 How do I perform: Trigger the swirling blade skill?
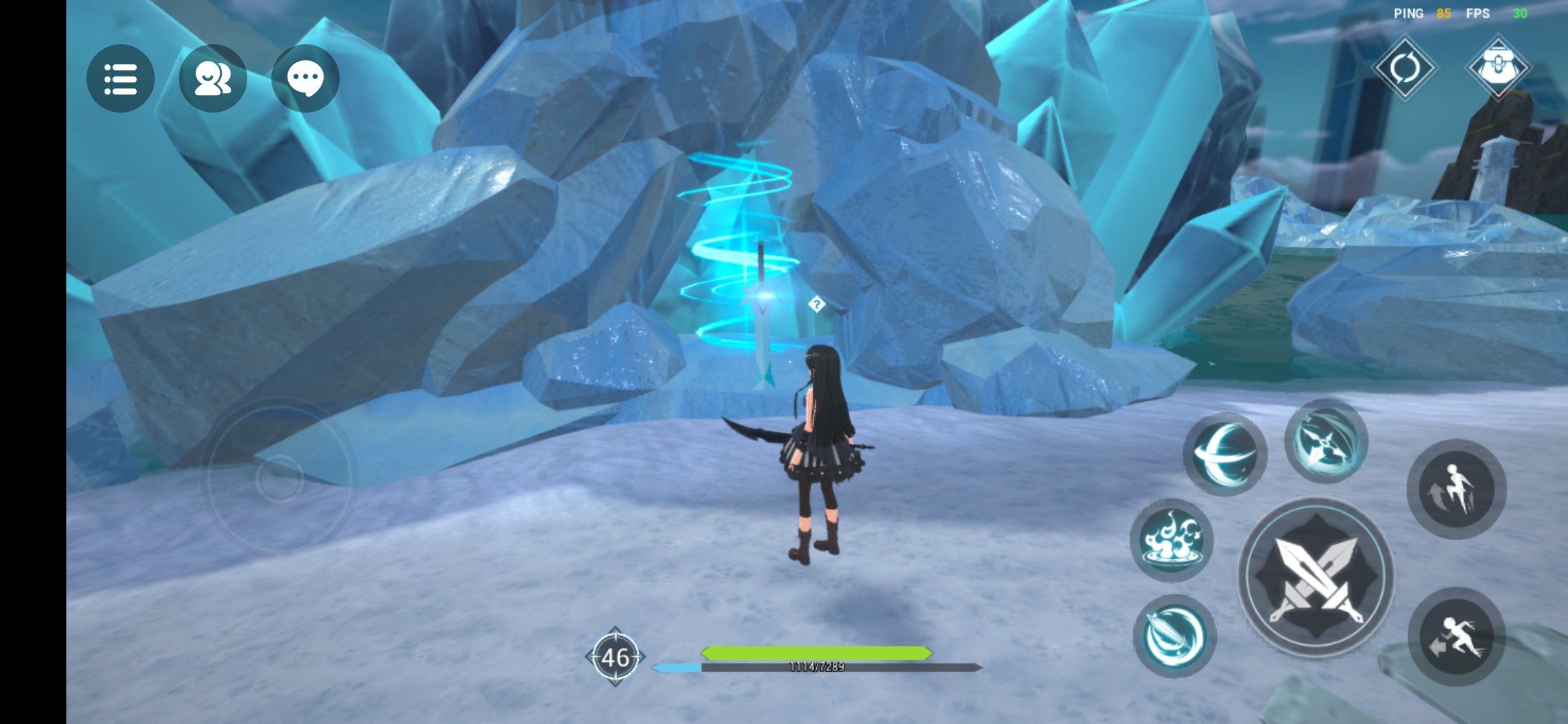tap(1175, 636)
